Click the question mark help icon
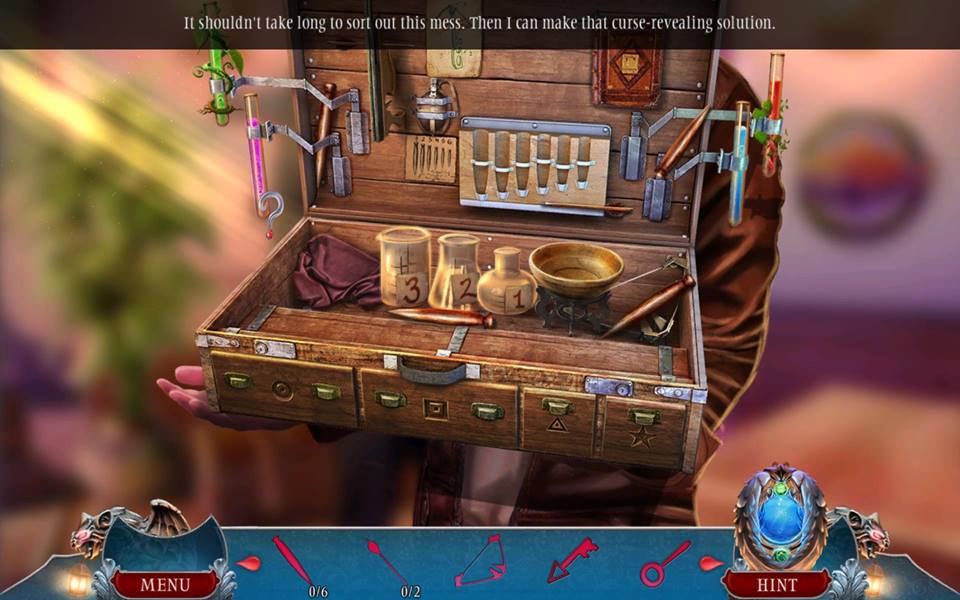 point(270,209)
